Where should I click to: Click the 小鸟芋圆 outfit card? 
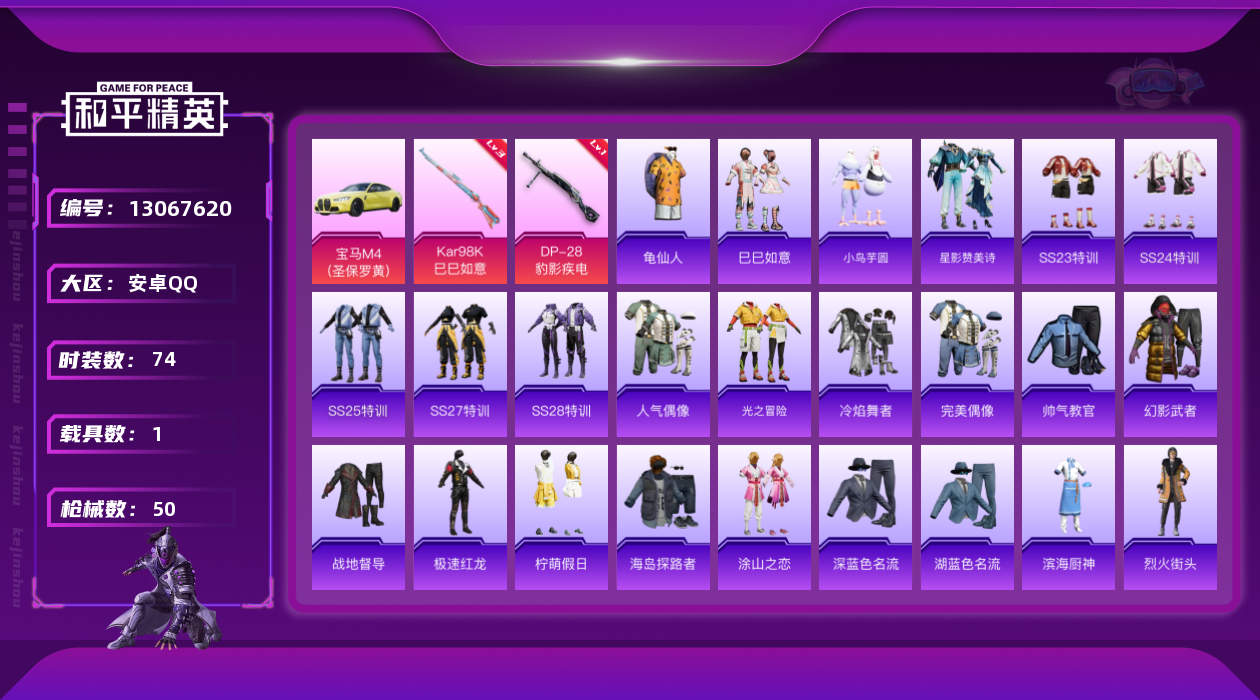865,211
